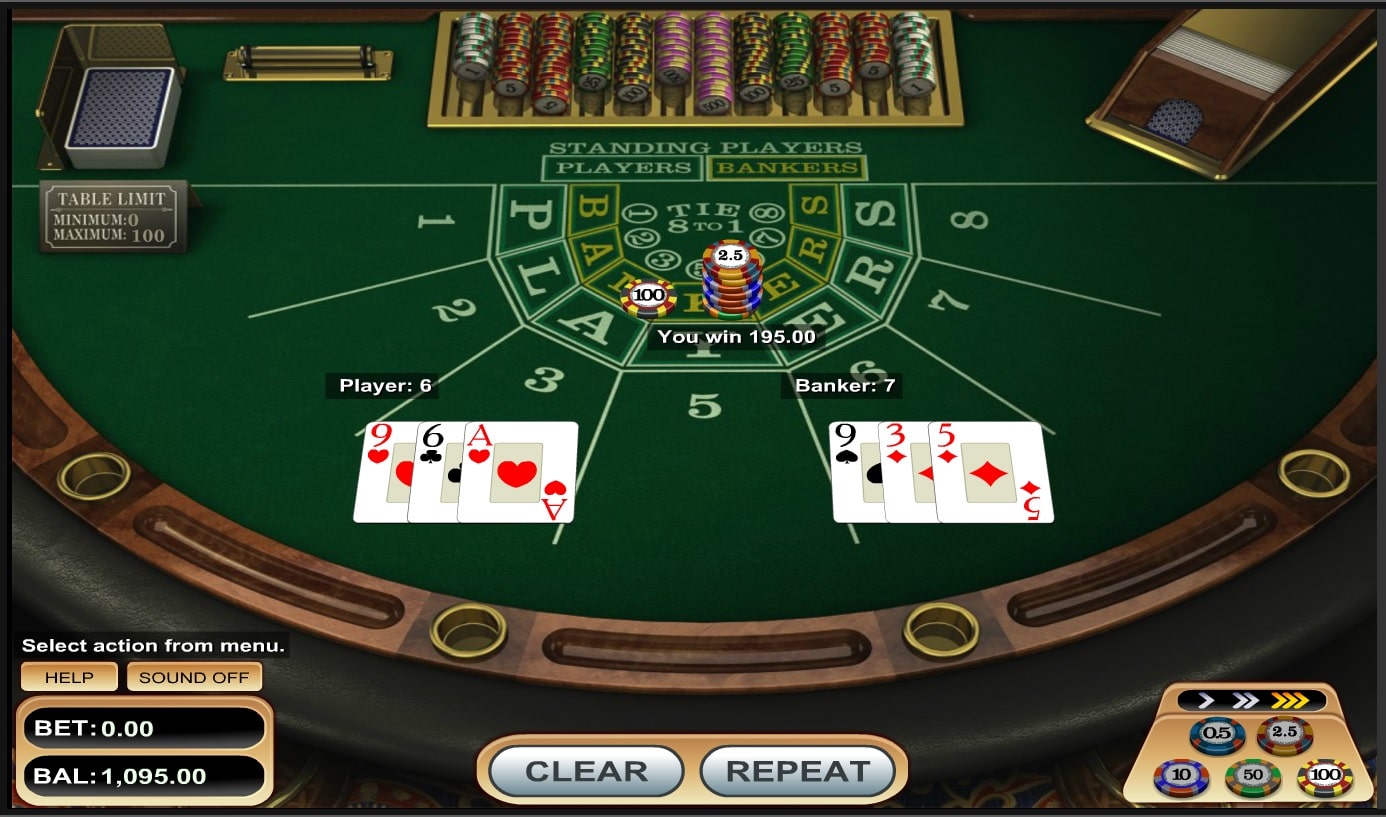Open the HELP screen
Viewport: 1386px width, 817px height.
pos(69,677)
